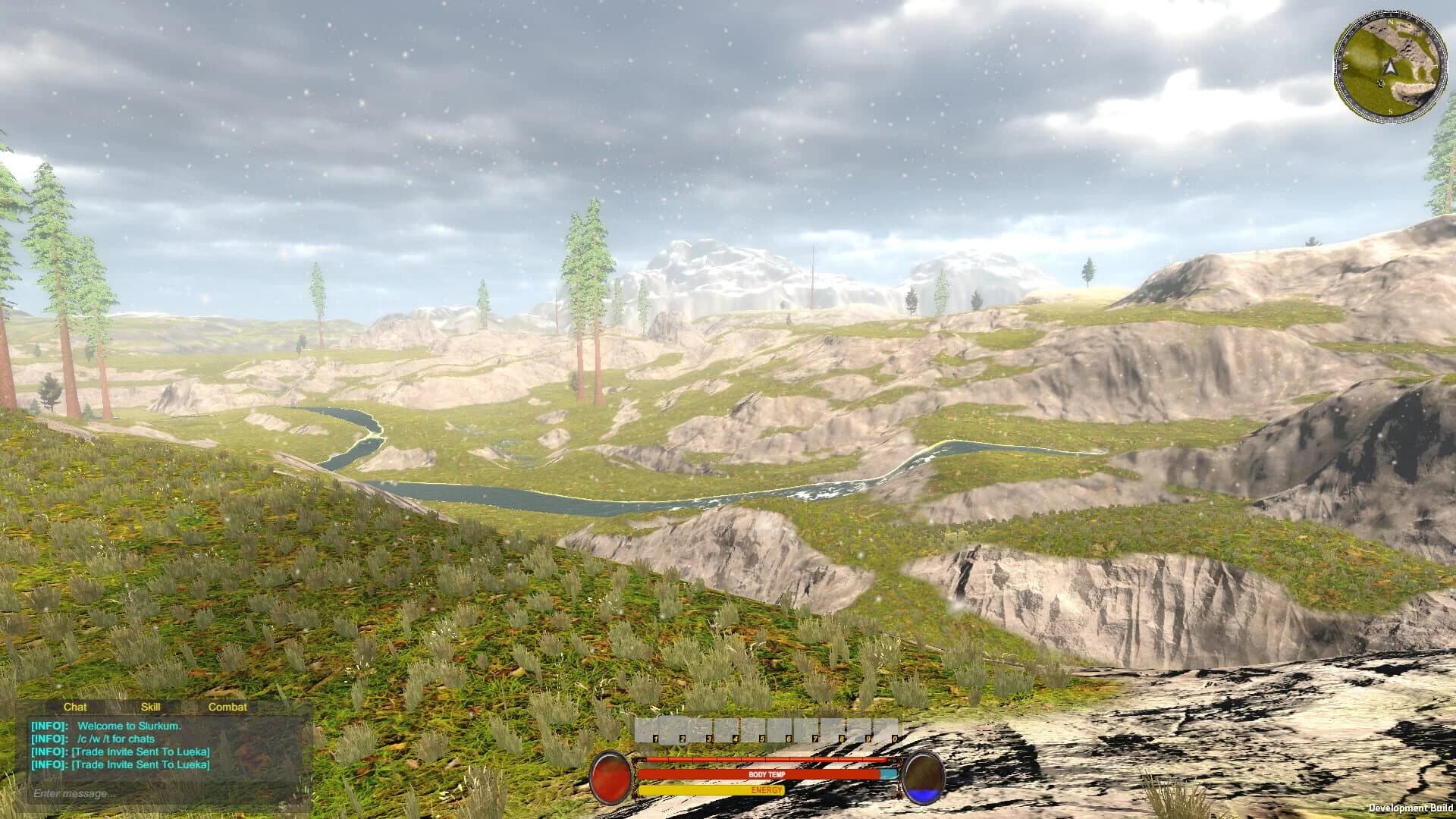Click the Trade Invite Sent To Lueka message
1456x819 pixels.
click(x=121, y=753)
